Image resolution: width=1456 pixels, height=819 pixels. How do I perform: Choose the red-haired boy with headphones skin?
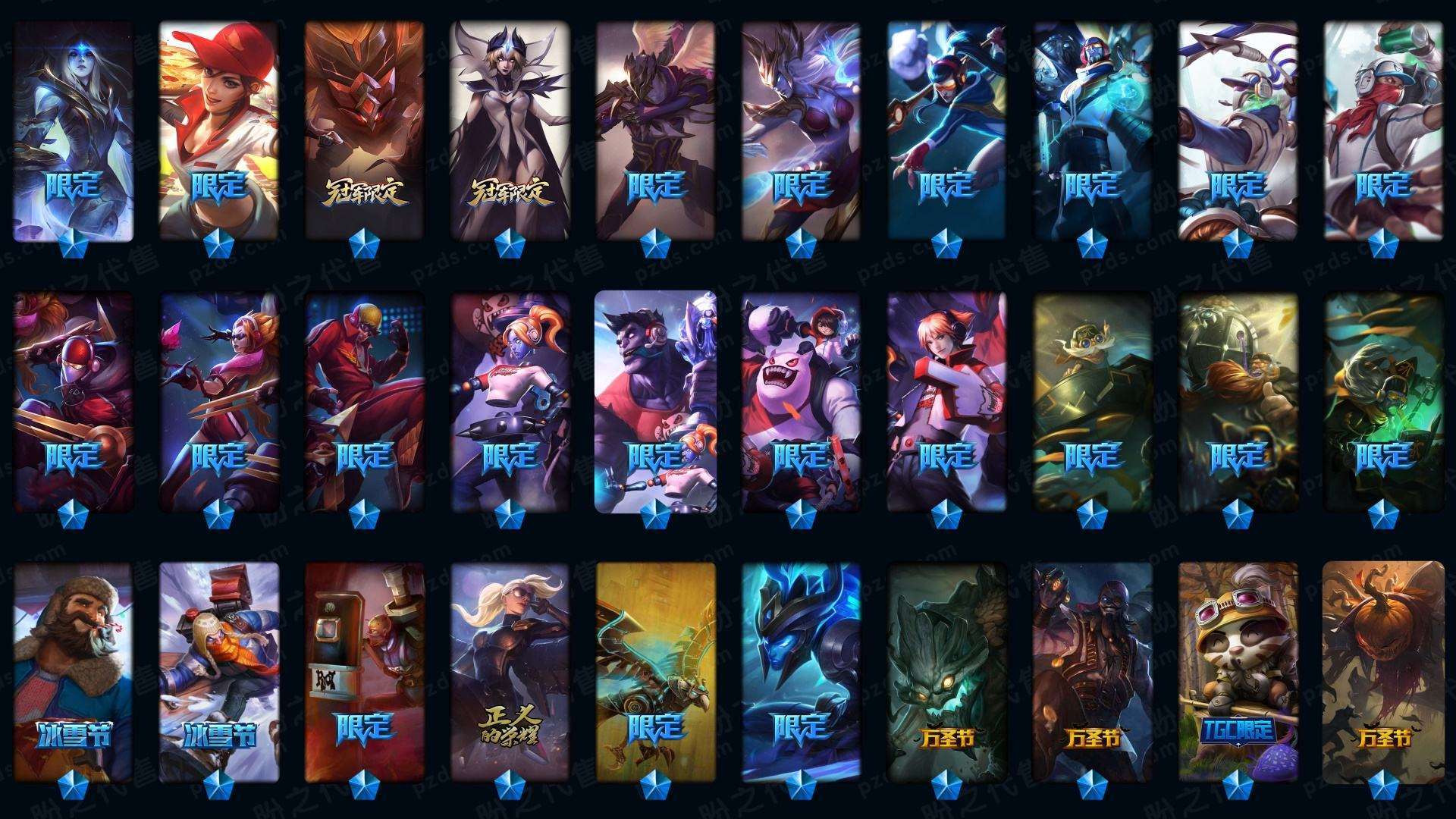pyautogui.click(x=946, y=400)
